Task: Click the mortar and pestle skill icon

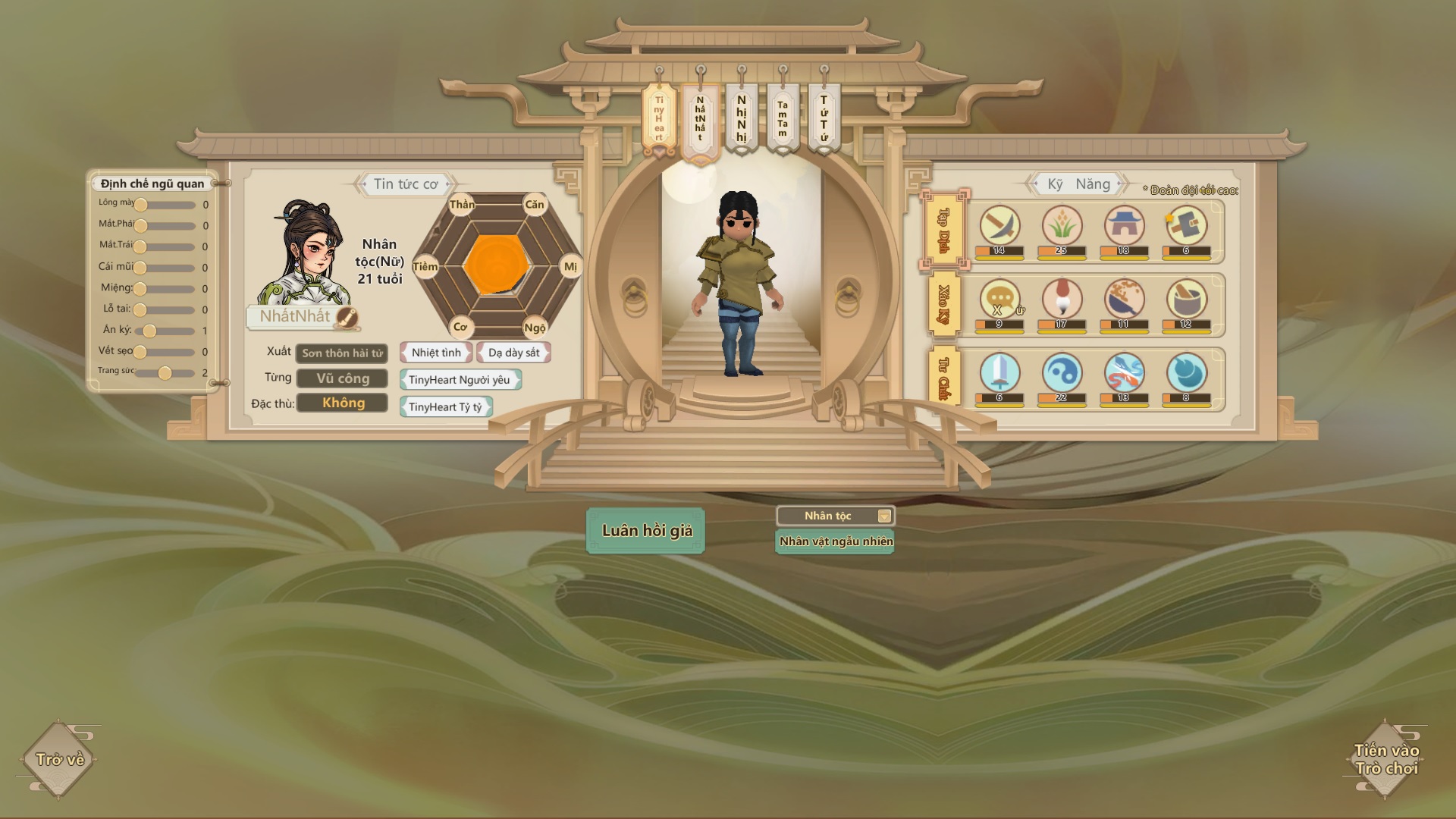Action: tap(1186, 299)
